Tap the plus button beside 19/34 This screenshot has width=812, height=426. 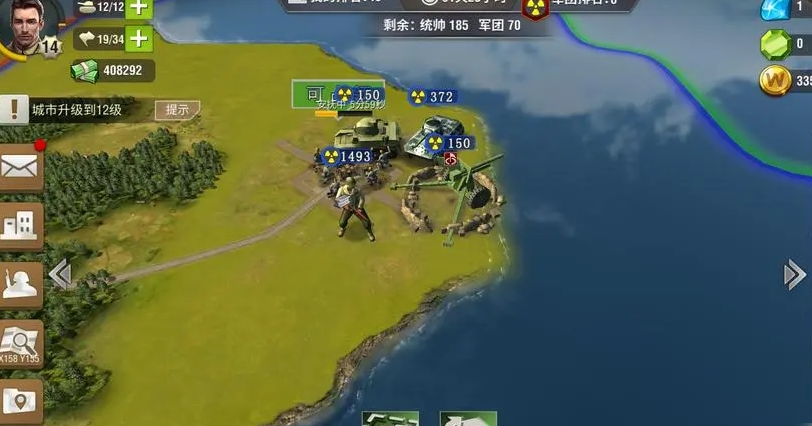137,40
